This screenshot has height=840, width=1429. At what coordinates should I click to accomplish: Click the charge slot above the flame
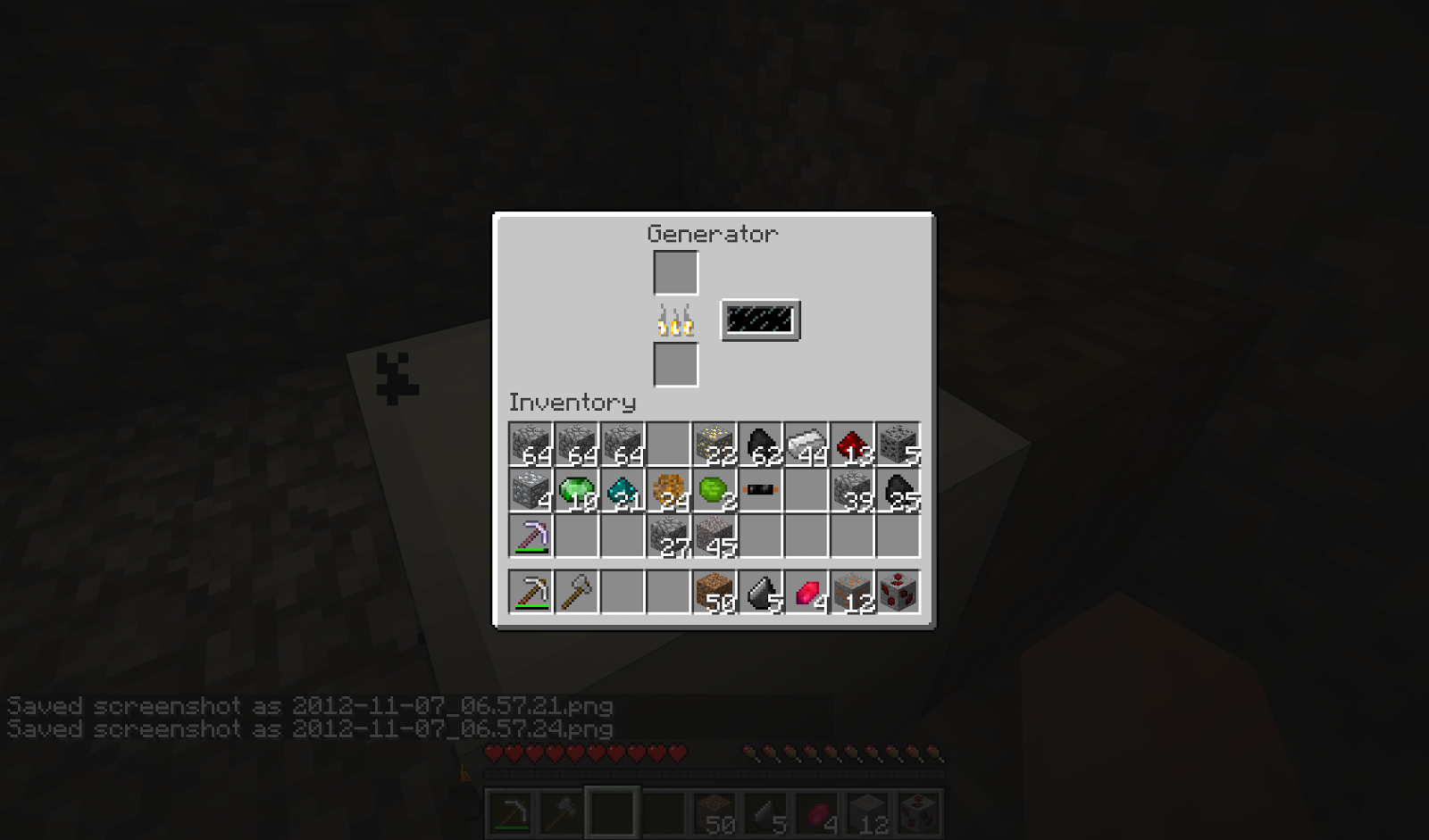point(675,270)
